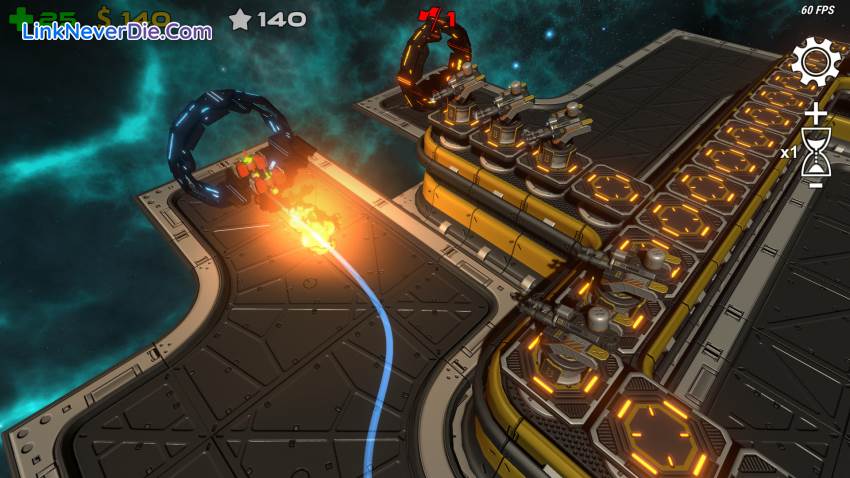Increase game speed with the plus button

(x=816, y=112)
